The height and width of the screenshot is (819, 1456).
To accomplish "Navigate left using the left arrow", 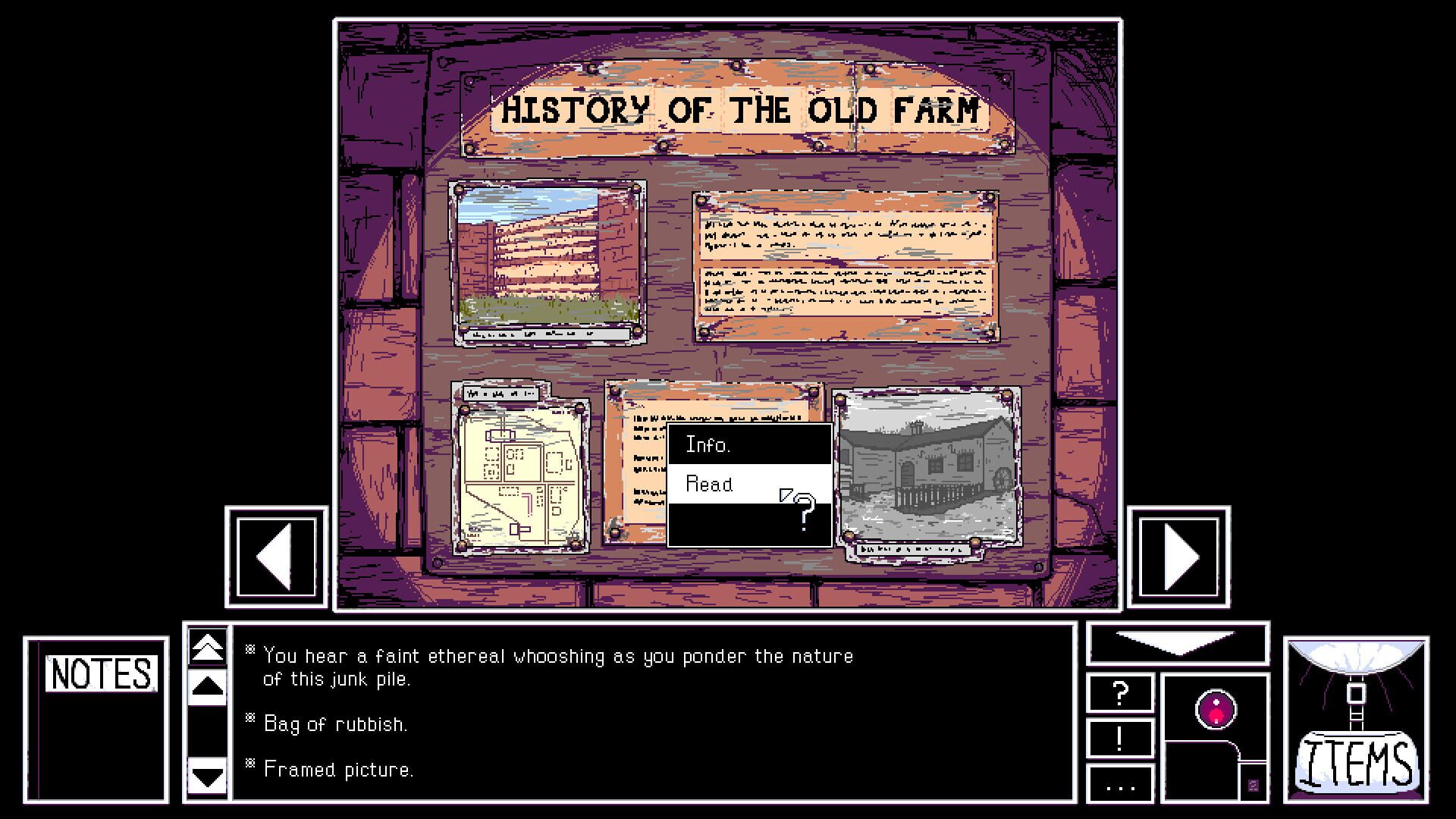I will point(275,559).
